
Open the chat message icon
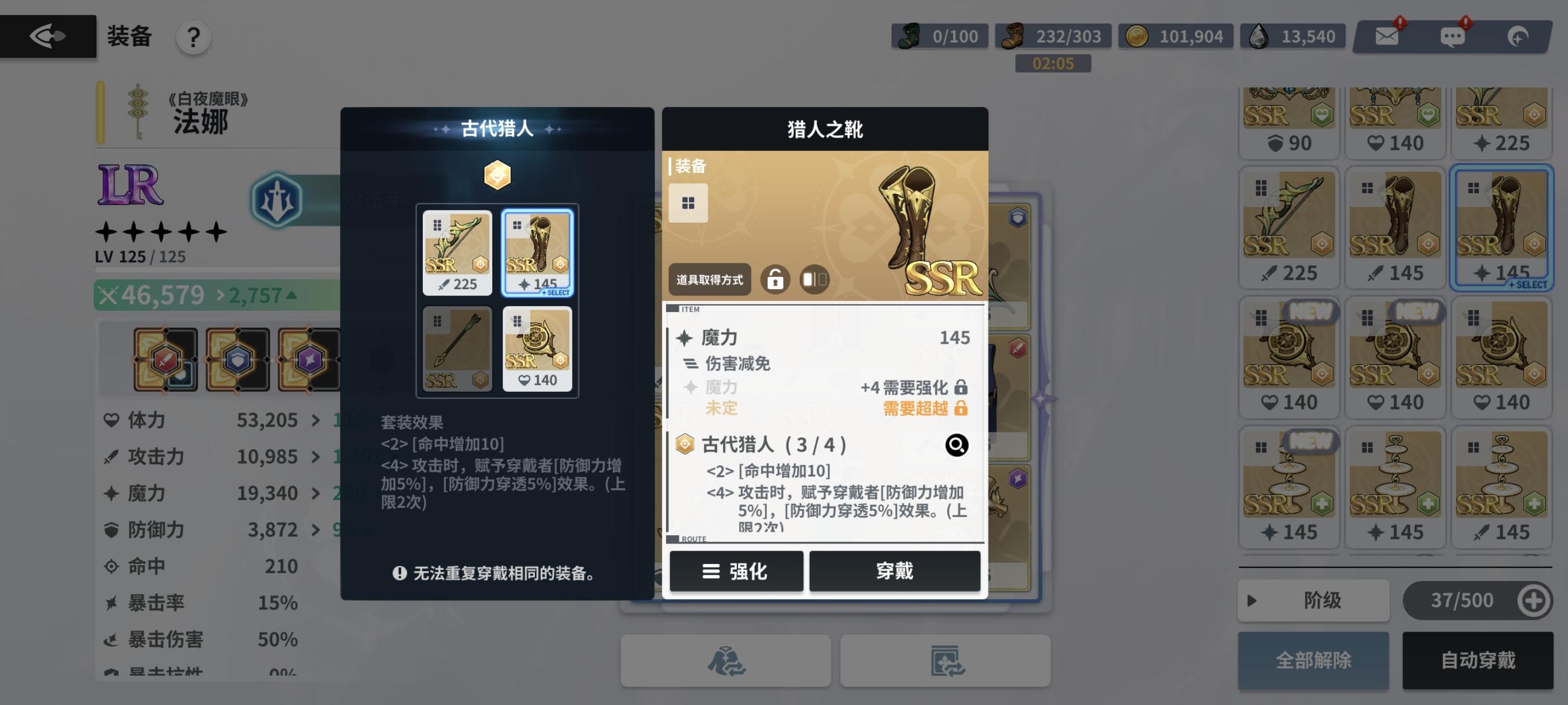pos(1453,35)
